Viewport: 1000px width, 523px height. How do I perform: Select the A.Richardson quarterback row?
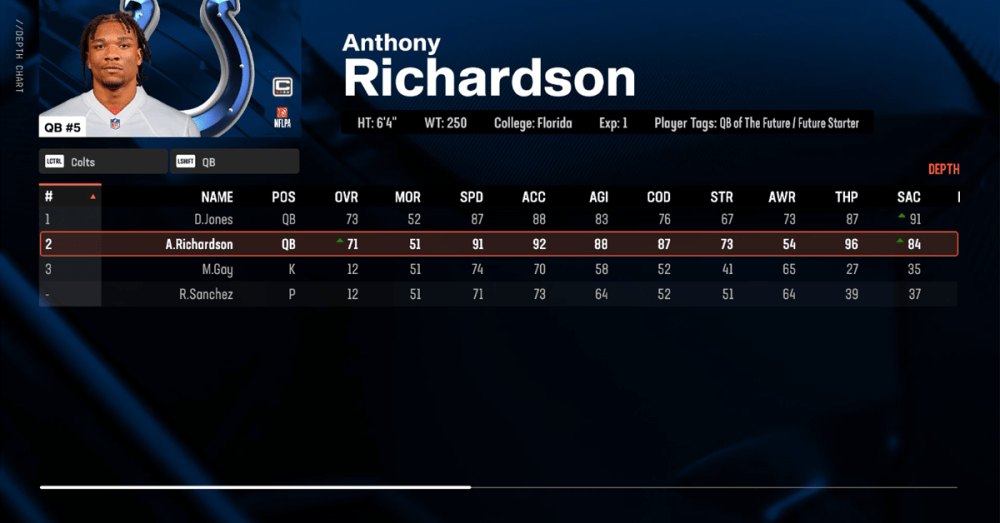[498, 244]
